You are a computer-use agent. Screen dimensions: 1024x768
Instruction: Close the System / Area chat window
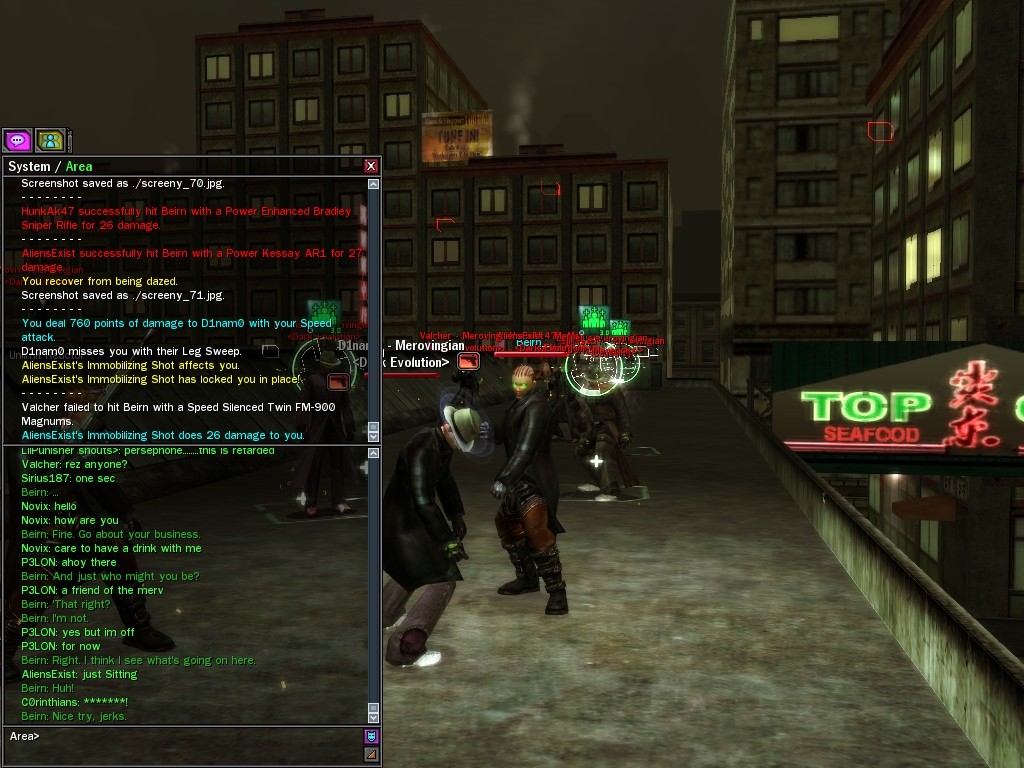371,166
